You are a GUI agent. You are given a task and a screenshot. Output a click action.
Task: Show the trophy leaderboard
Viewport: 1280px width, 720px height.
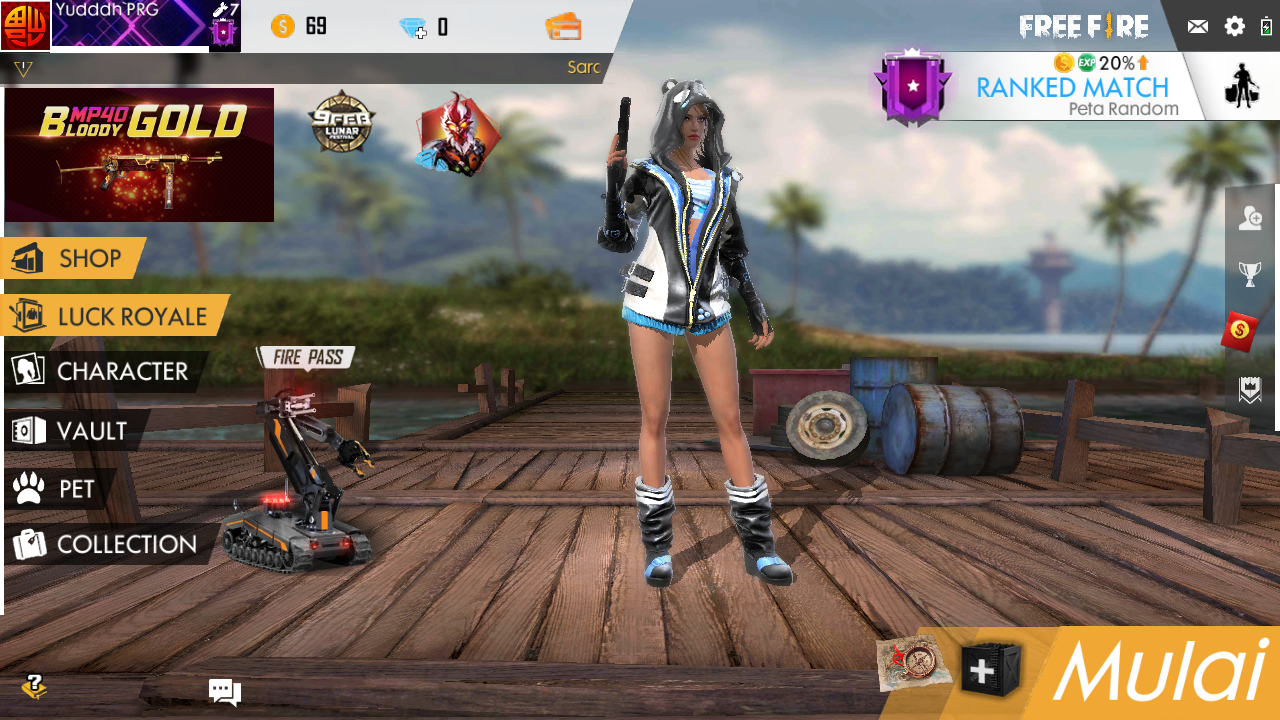point(1250,274)
